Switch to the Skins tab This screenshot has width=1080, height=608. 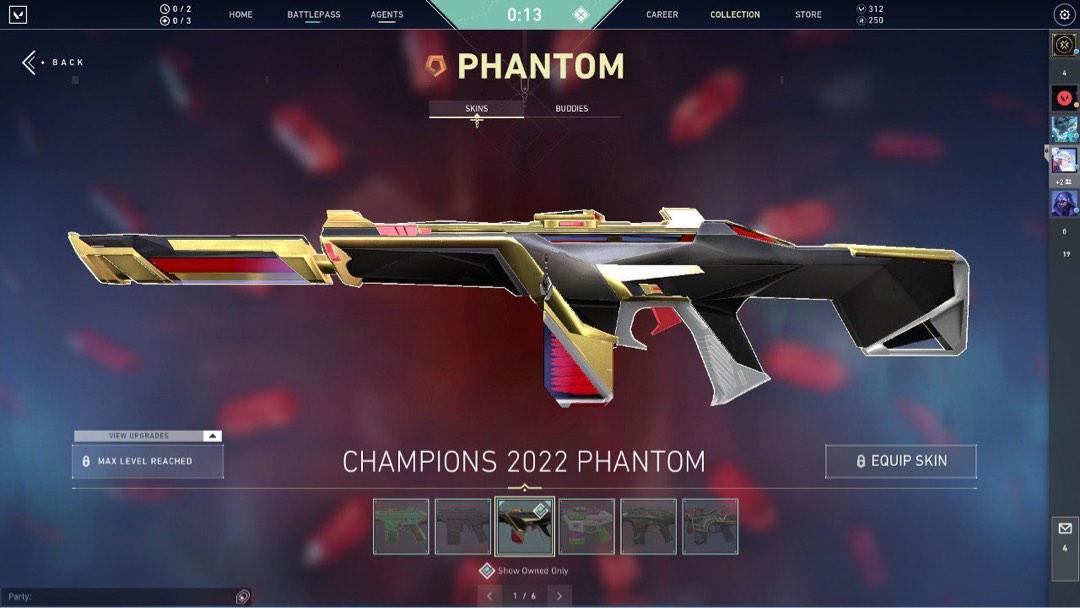click(x=476, y=108)
